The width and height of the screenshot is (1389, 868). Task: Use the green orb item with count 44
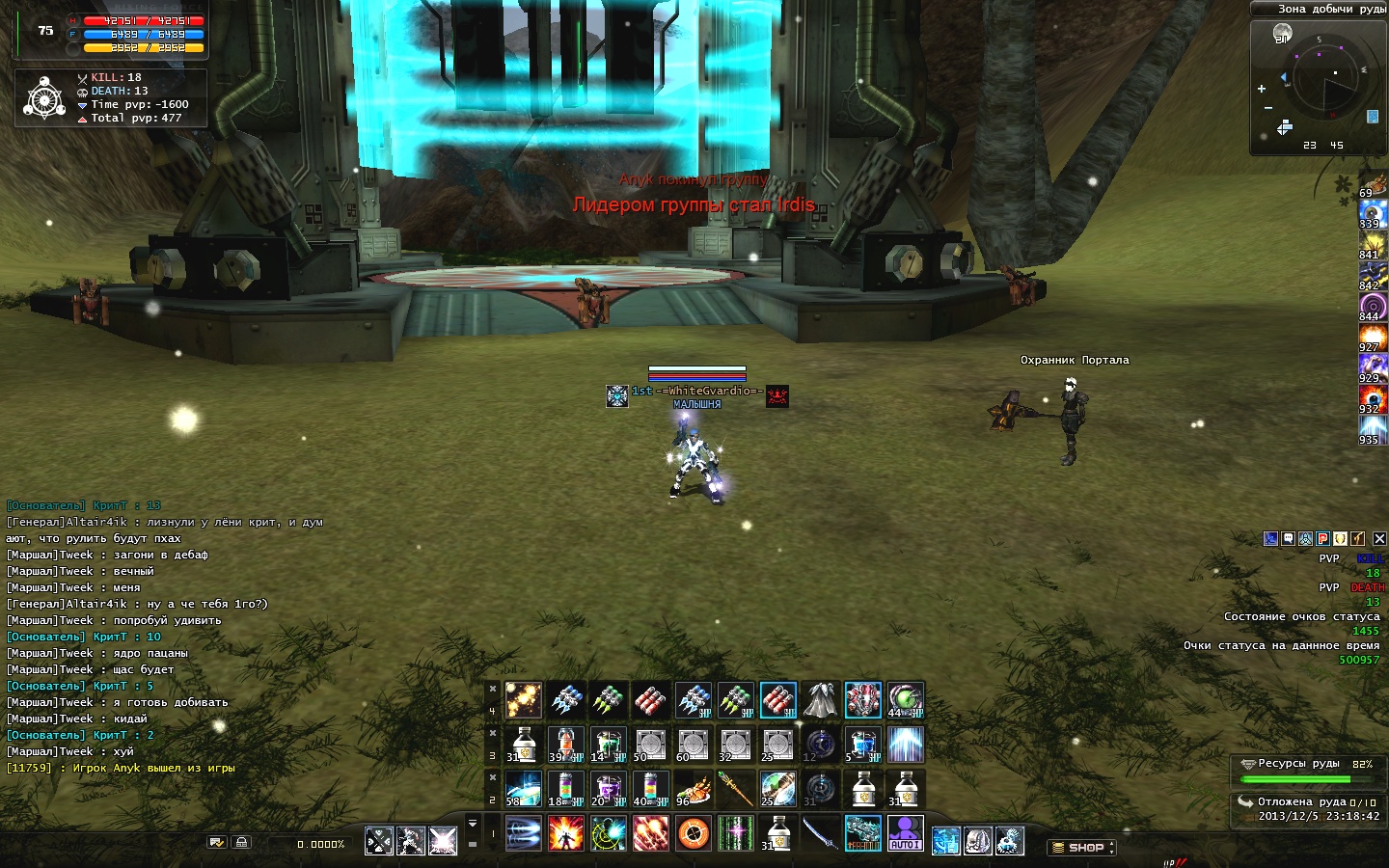click(x=905, y=700)
